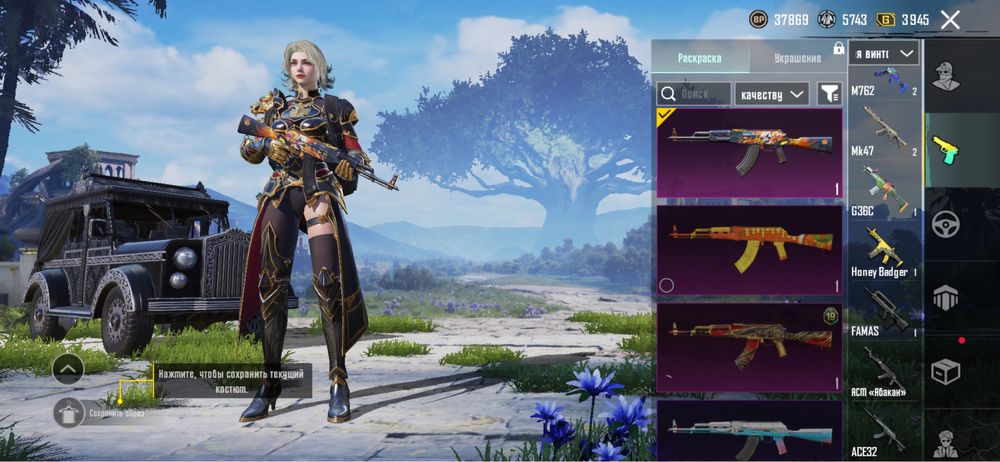Close the inventory screen with the X

950,19
